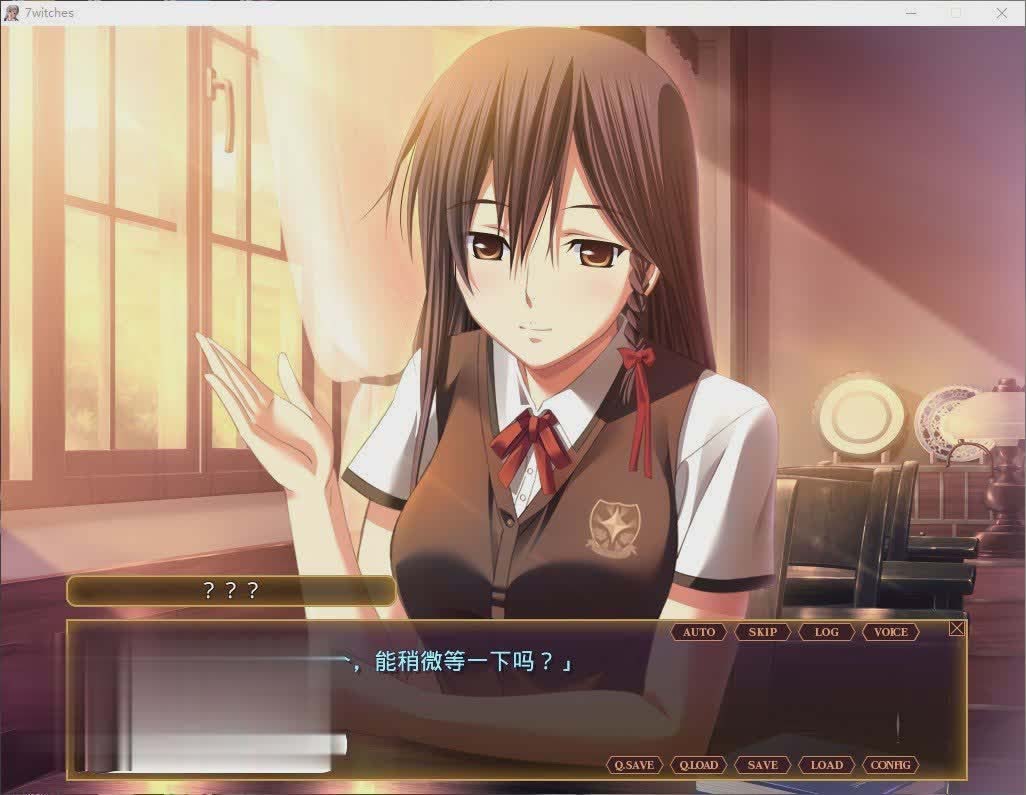The image size is (1026, 795).
Task: Close the 7witches window
Action: point(1002,13)
